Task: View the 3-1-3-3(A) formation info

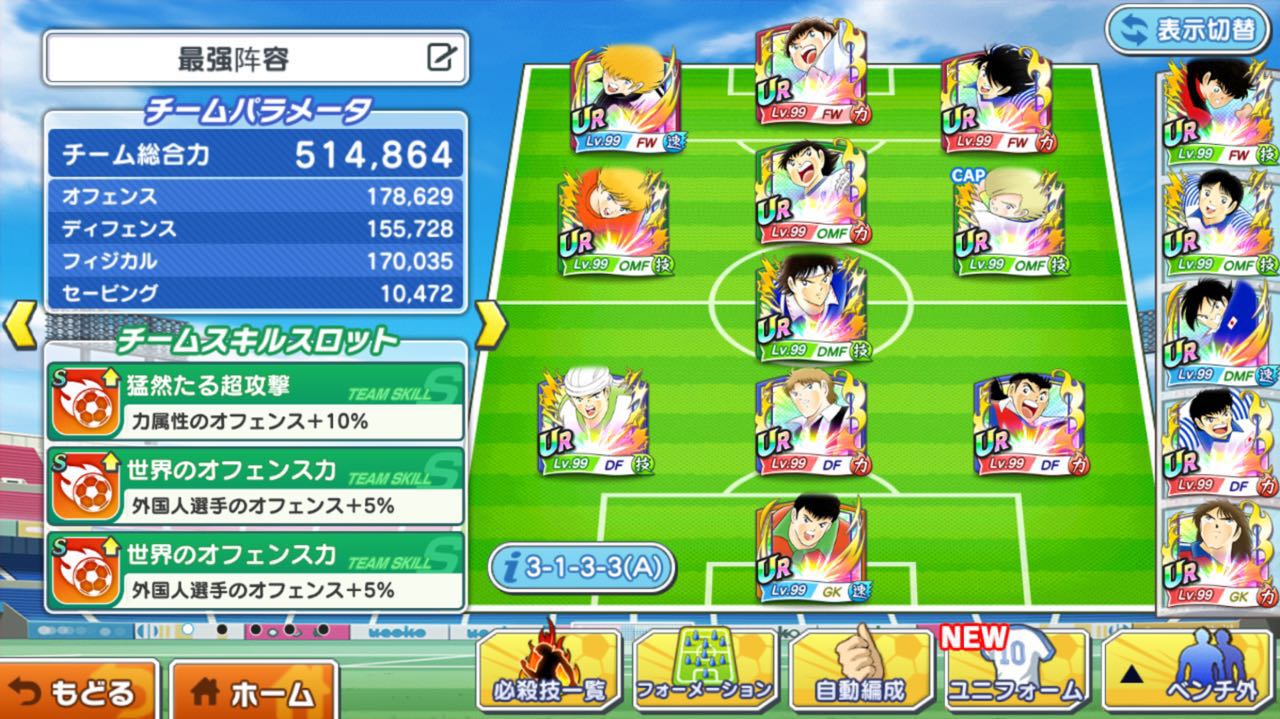Action: [x=582, y=568]
